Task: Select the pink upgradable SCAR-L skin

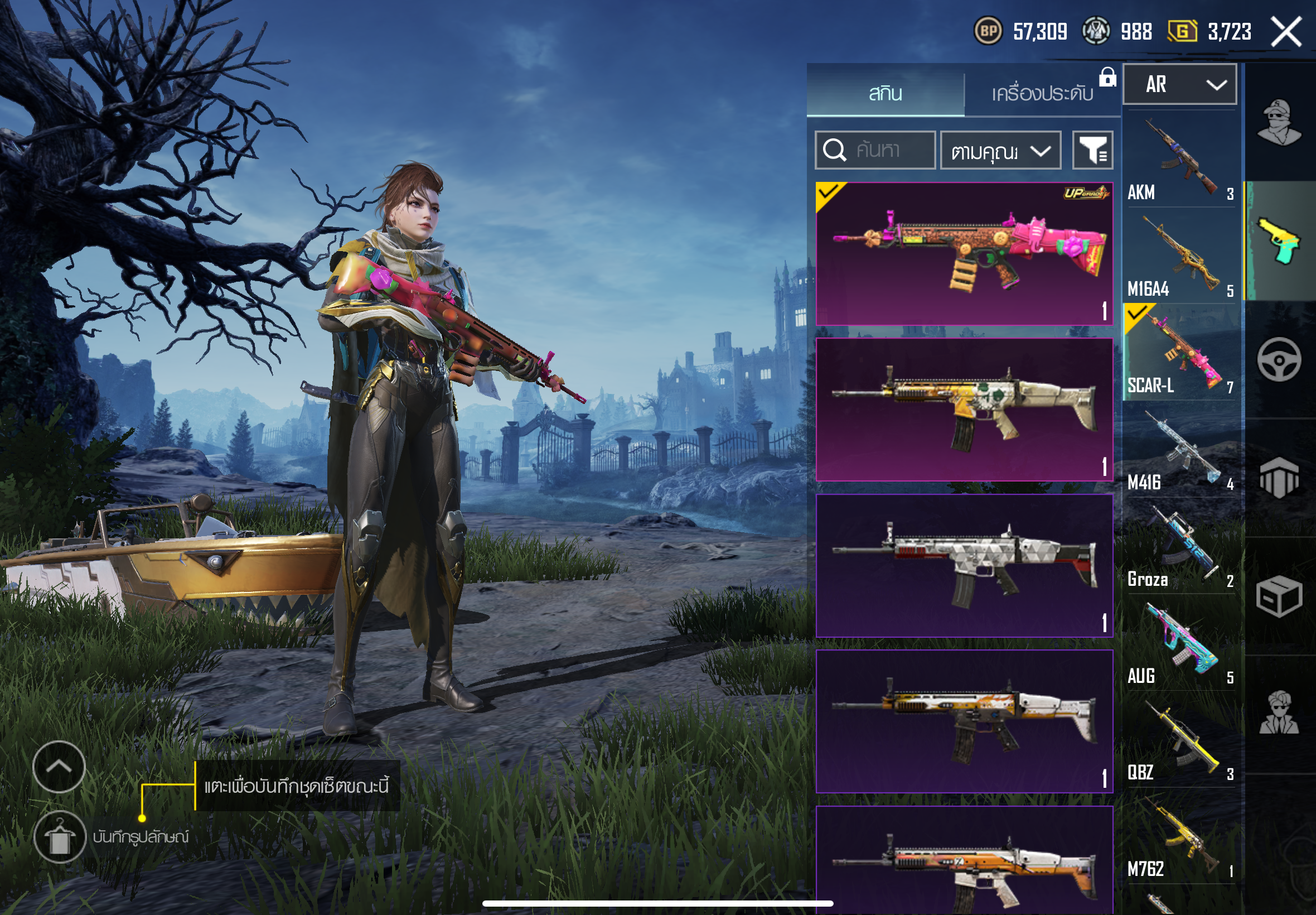Action: click(x=964, y=254)
